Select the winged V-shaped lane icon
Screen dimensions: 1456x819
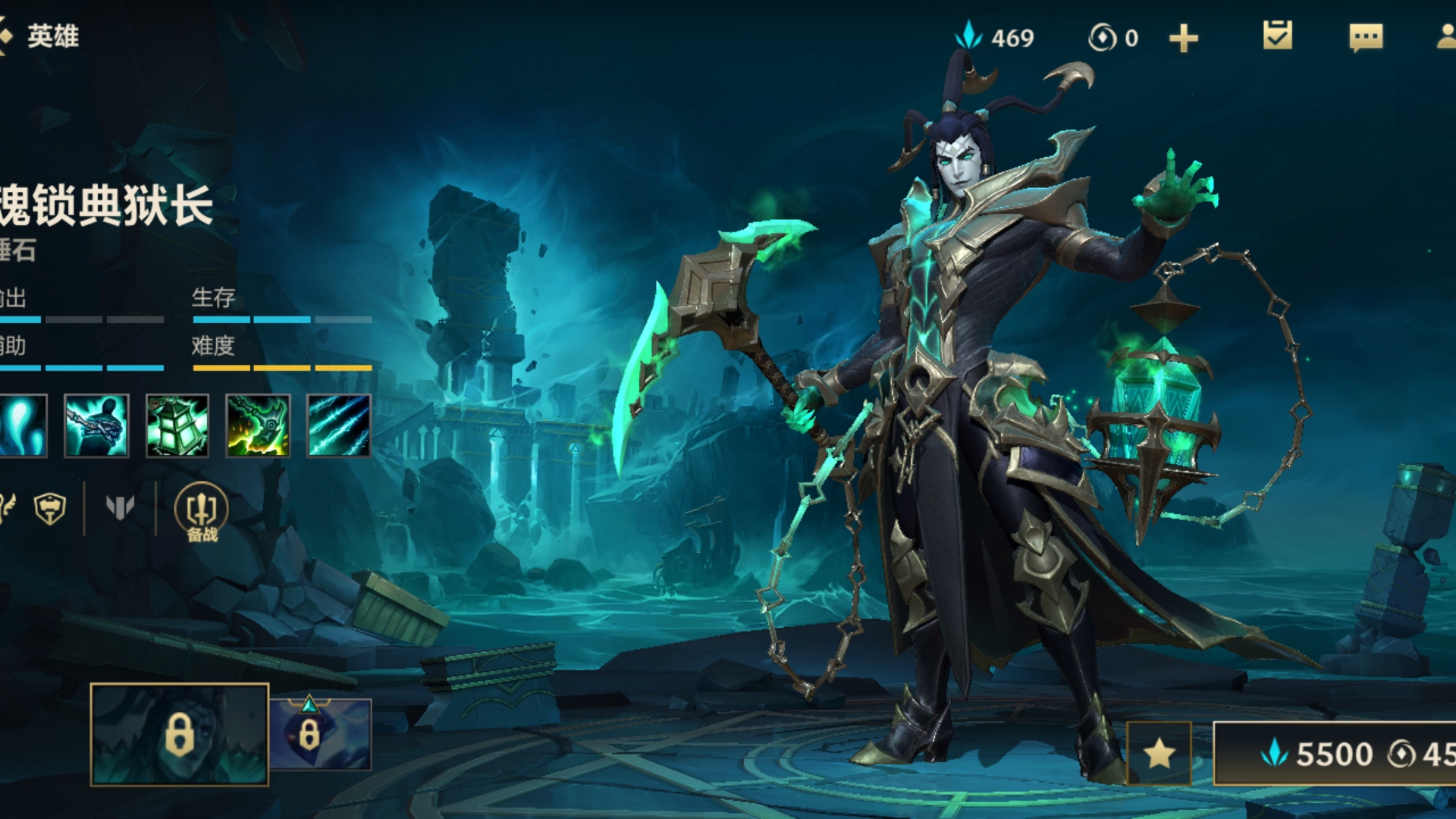[x=120, y=507]
